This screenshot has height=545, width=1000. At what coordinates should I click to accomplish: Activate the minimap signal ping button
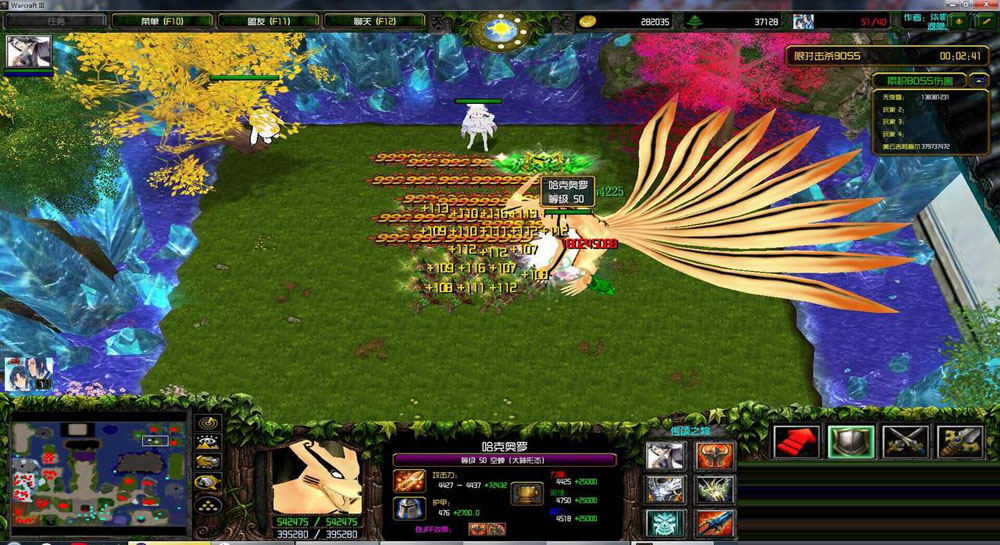208,424
